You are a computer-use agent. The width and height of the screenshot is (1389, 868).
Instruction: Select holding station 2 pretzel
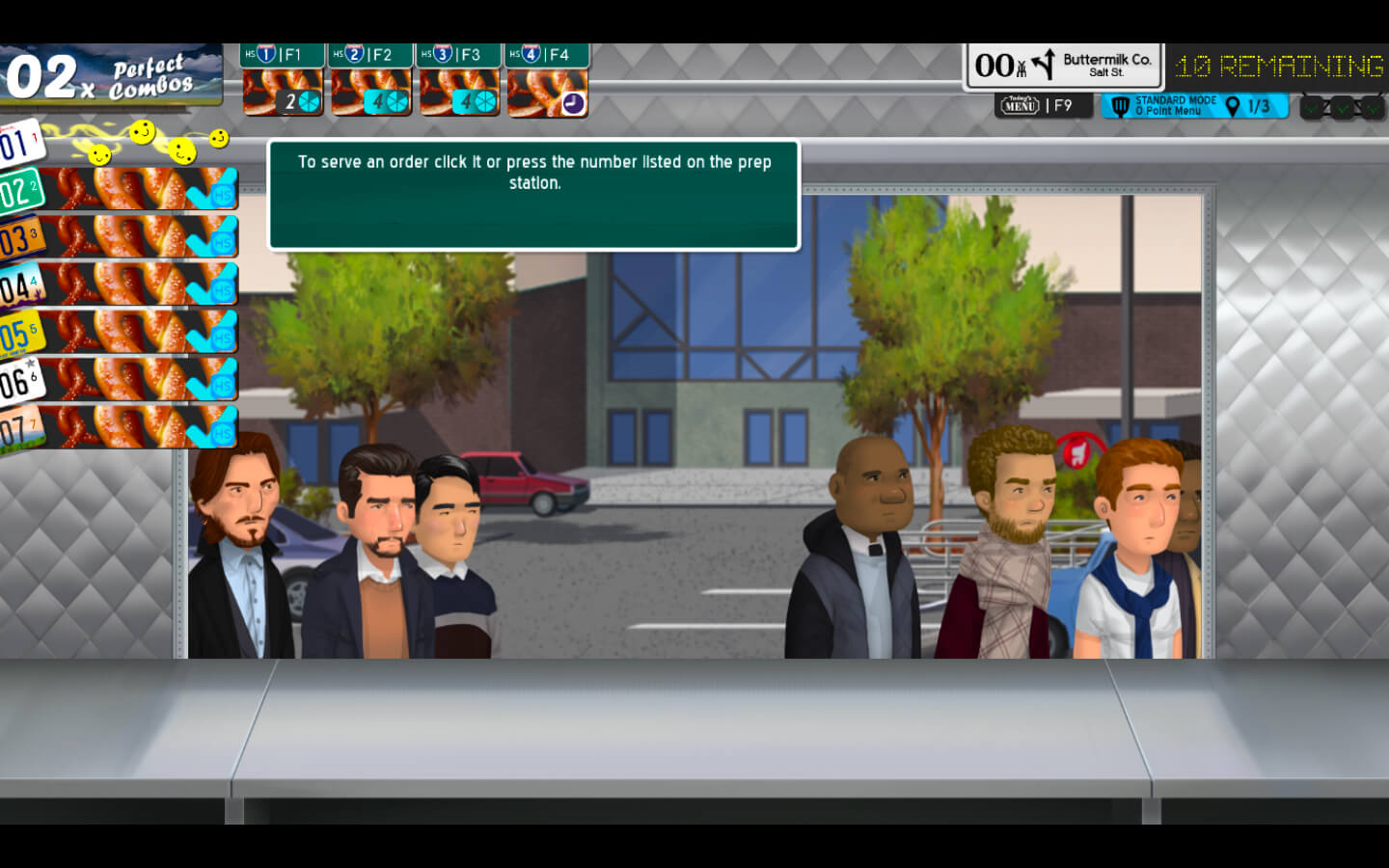pyautogui.click(x=370, y=93)
